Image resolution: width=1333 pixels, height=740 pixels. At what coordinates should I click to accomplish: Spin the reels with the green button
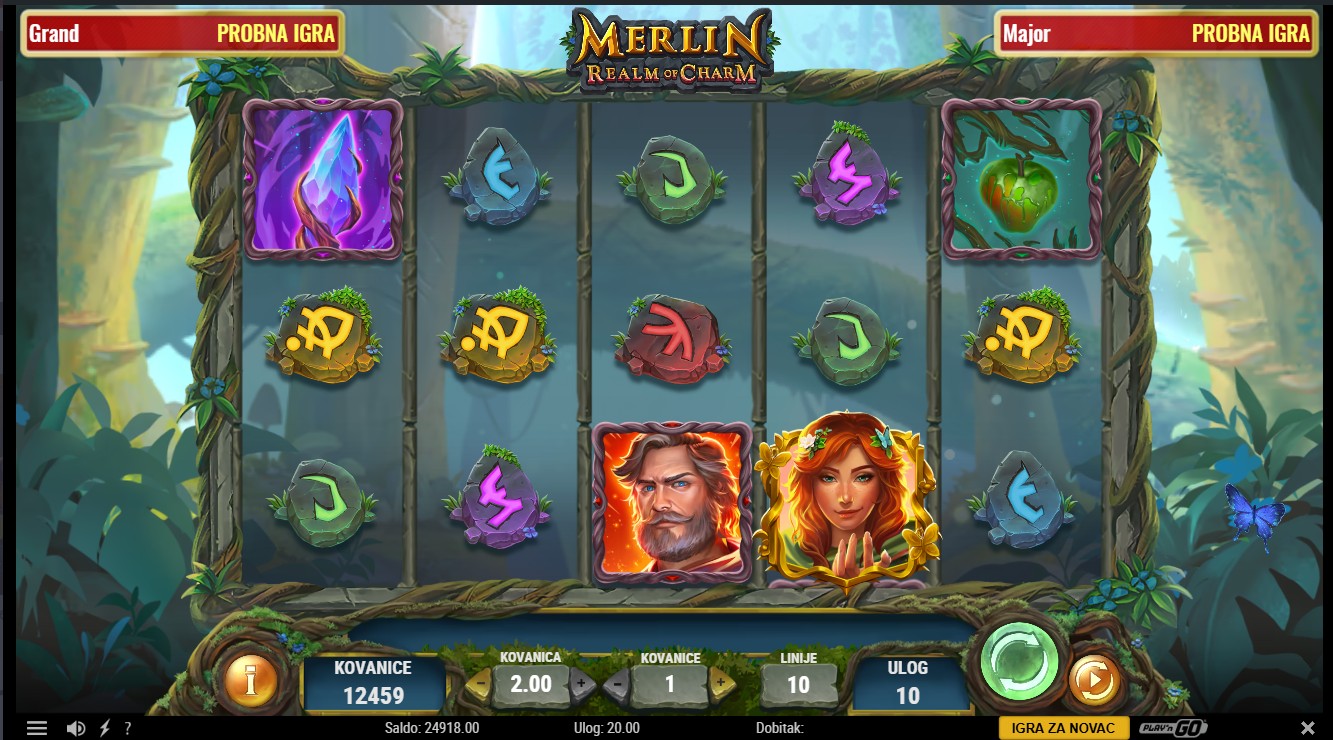tap(1019, 661)
